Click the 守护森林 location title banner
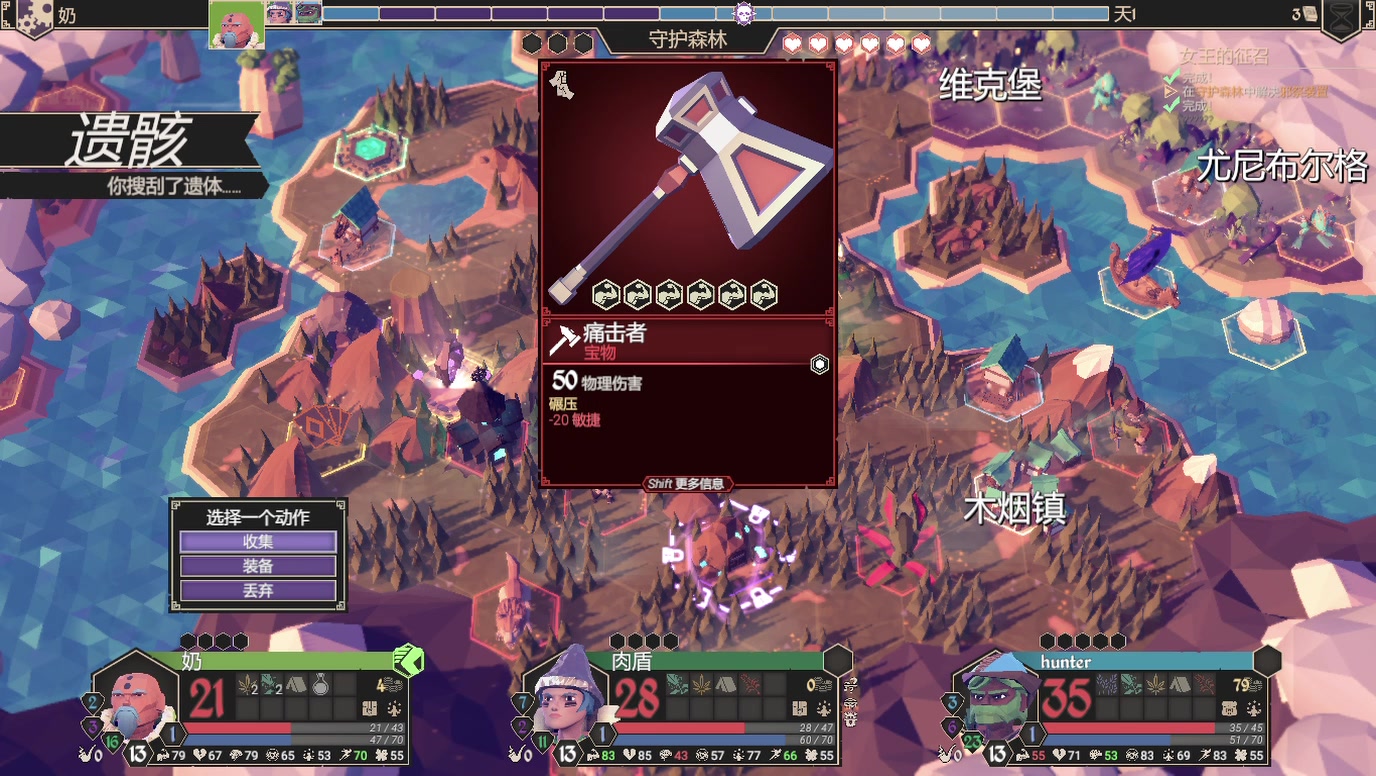Viewport: 1376px width, 776px height. click(687, 42)
